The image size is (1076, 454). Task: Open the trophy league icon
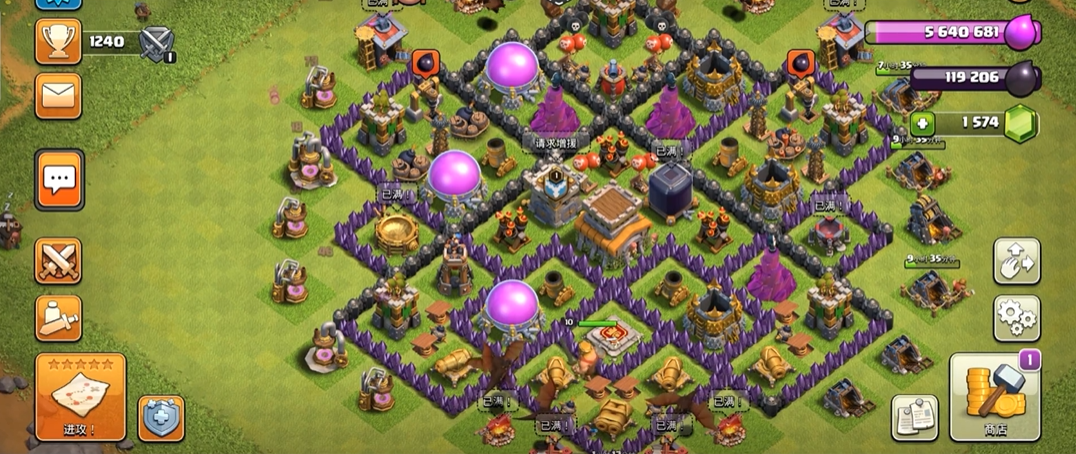click(58, 41)
